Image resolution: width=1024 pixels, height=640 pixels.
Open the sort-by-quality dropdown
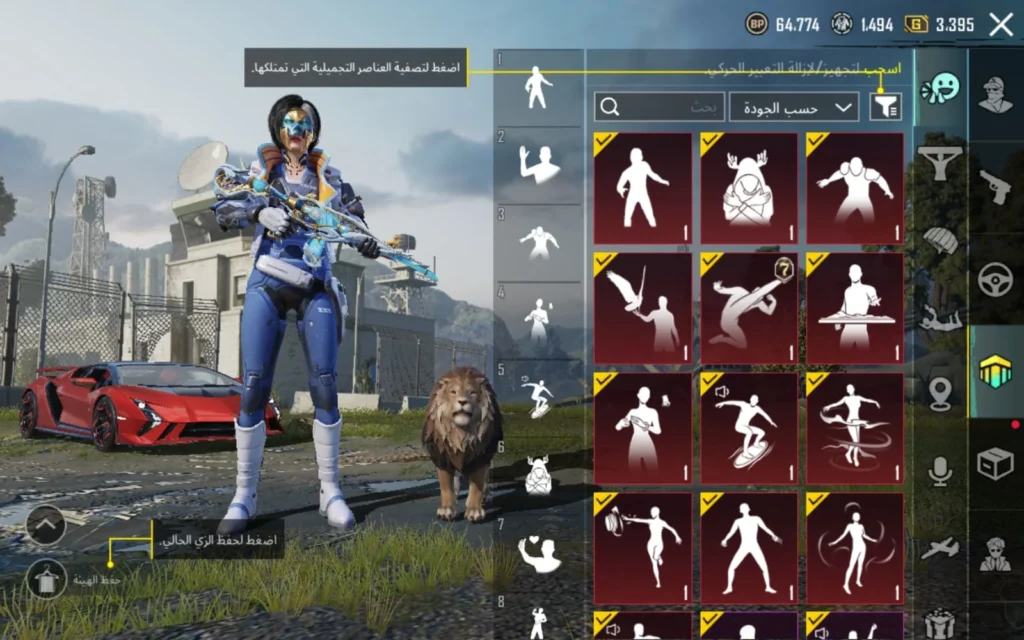(x=794, y=106)
